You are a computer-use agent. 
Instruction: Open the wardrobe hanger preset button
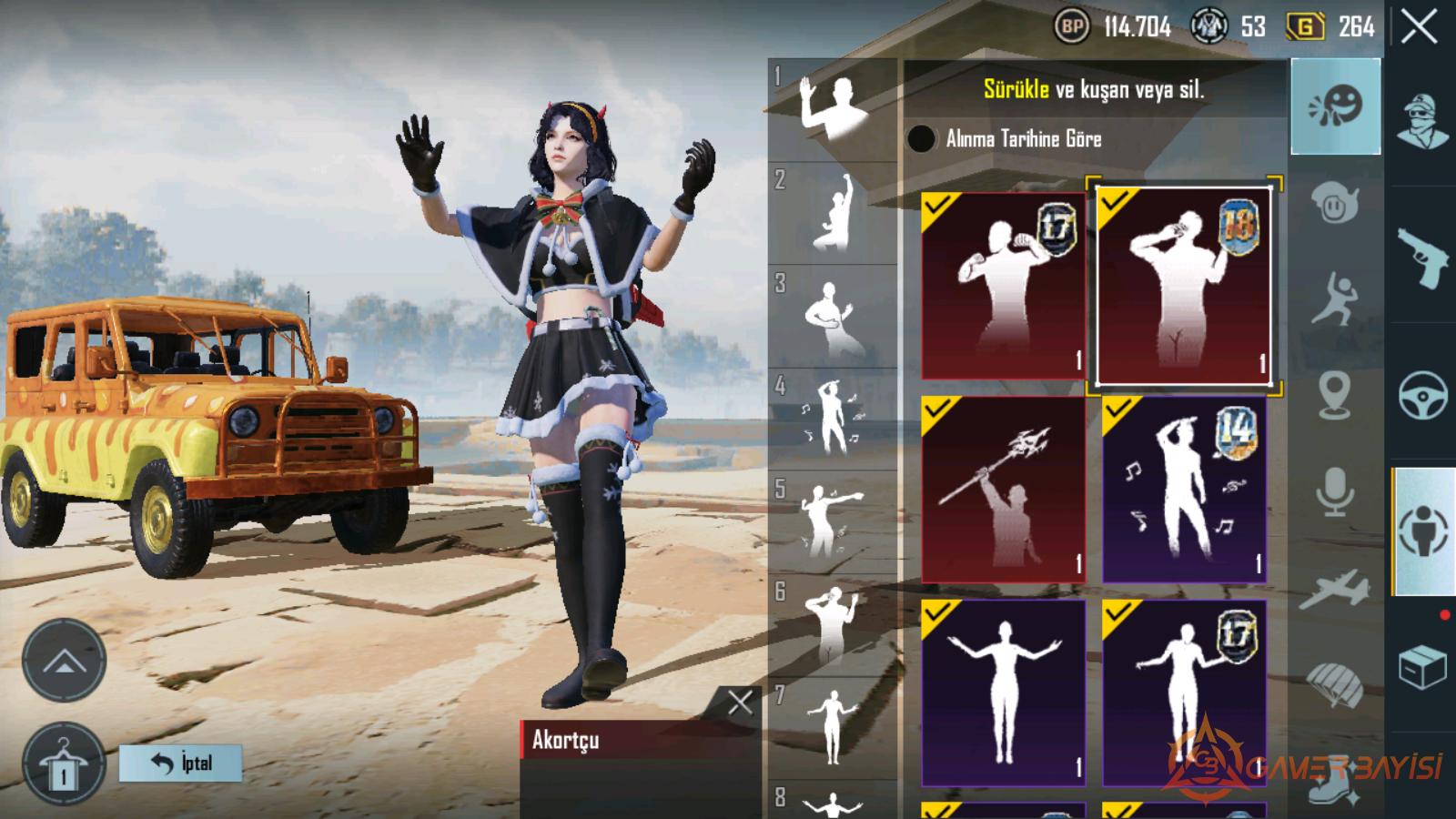point(64,765)
